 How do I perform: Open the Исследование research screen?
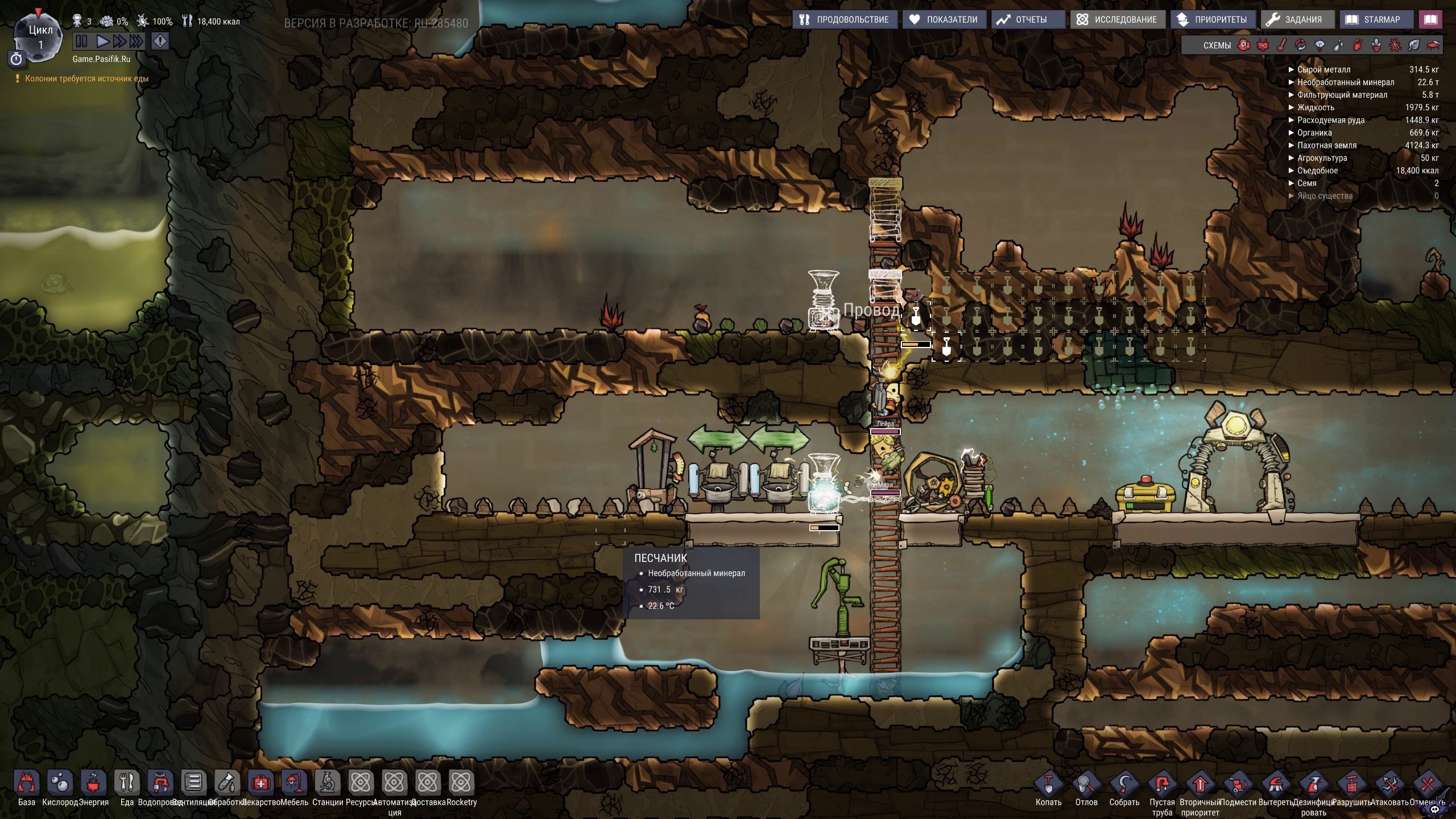tap(1118, 19)
